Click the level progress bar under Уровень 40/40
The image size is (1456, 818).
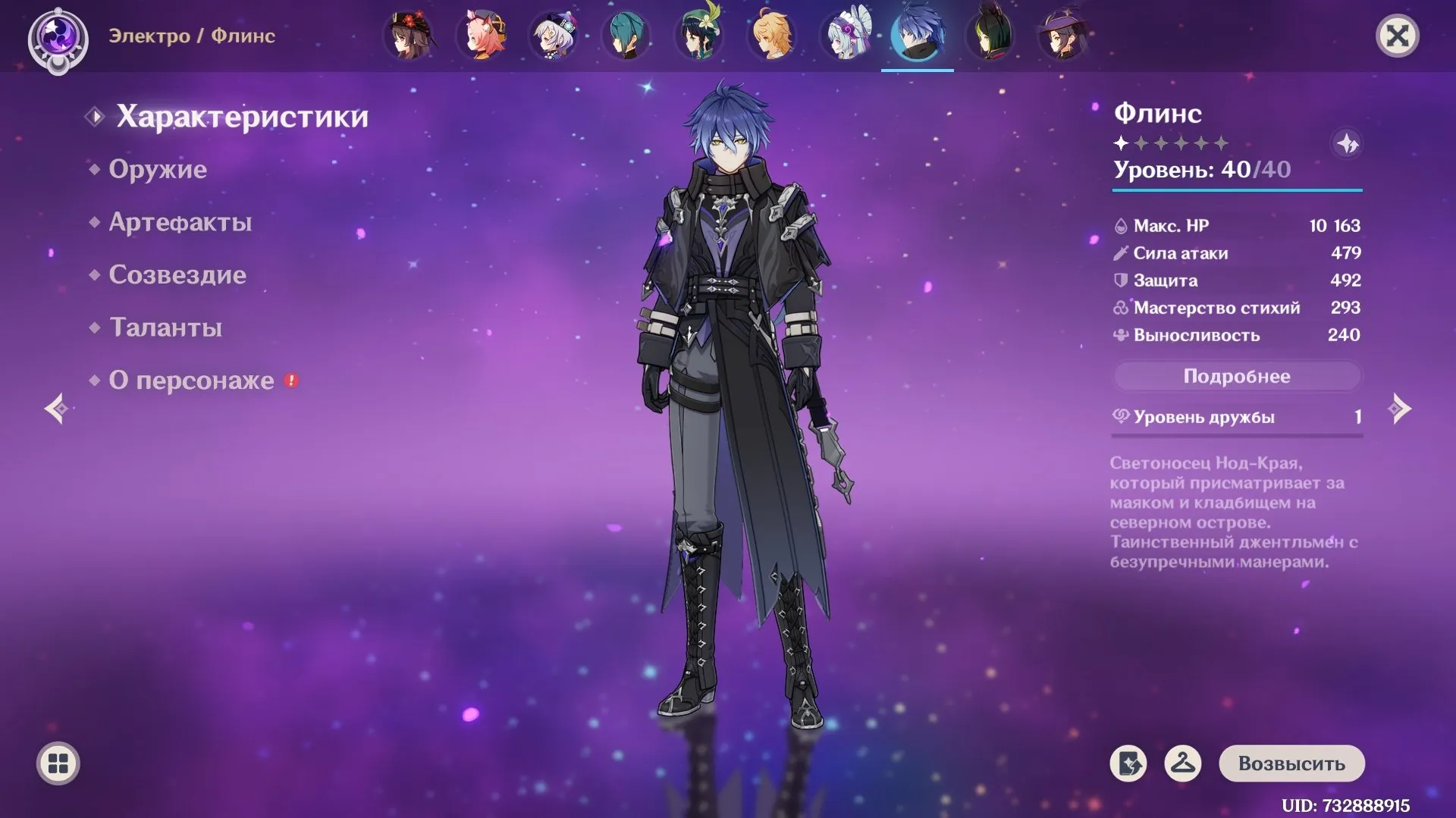click(x=1236, y=189)
